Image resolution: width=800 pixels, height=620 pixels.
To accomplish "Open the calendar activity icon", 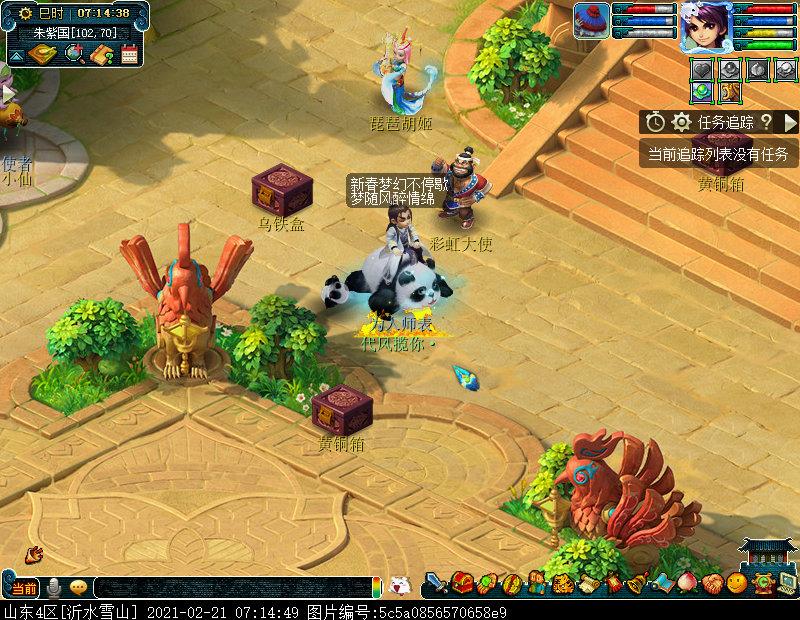I will point(128,53).
